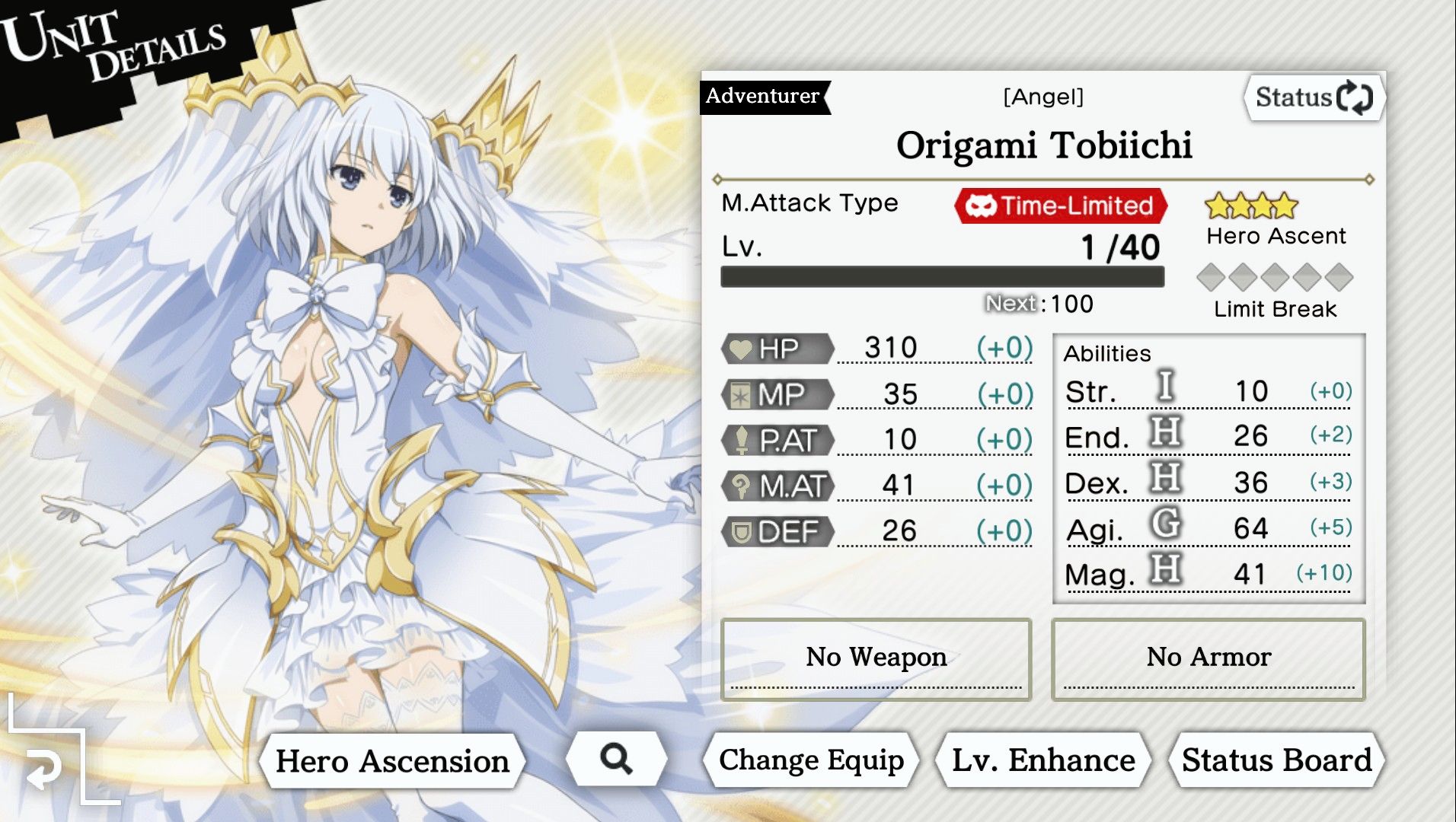Open the search magnifier at the bottom

(x=617, y=759)
